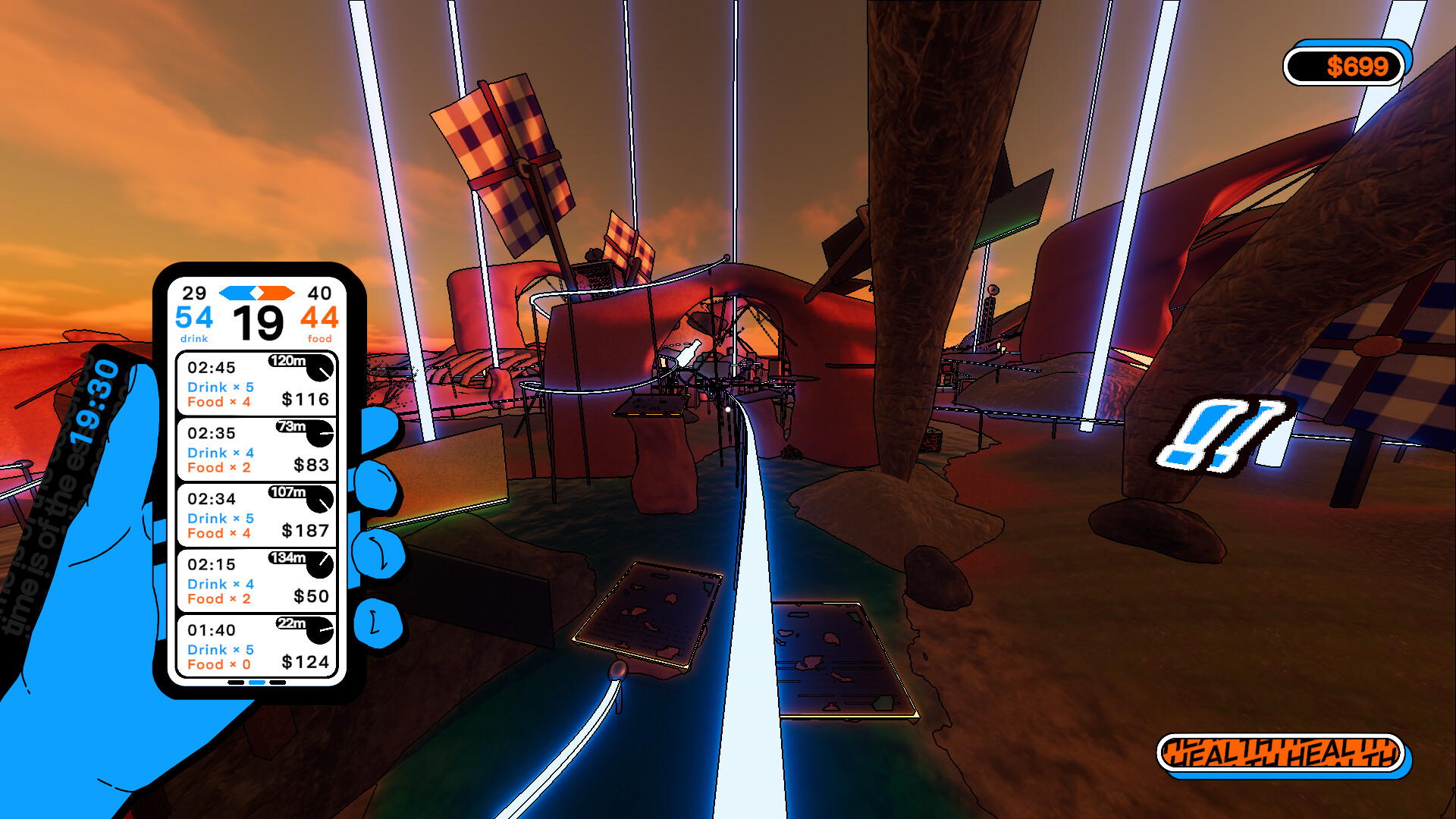Select the $116 delivery order
Screen dimensions: 1456x819
click(x=256, y=384)
